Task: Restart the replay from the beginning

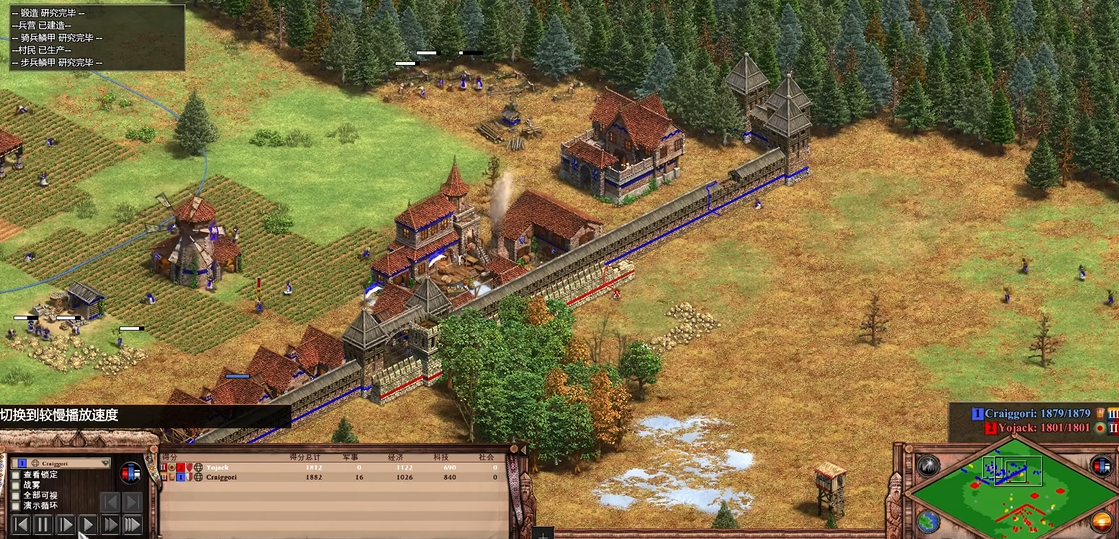Action: point(19,524)
